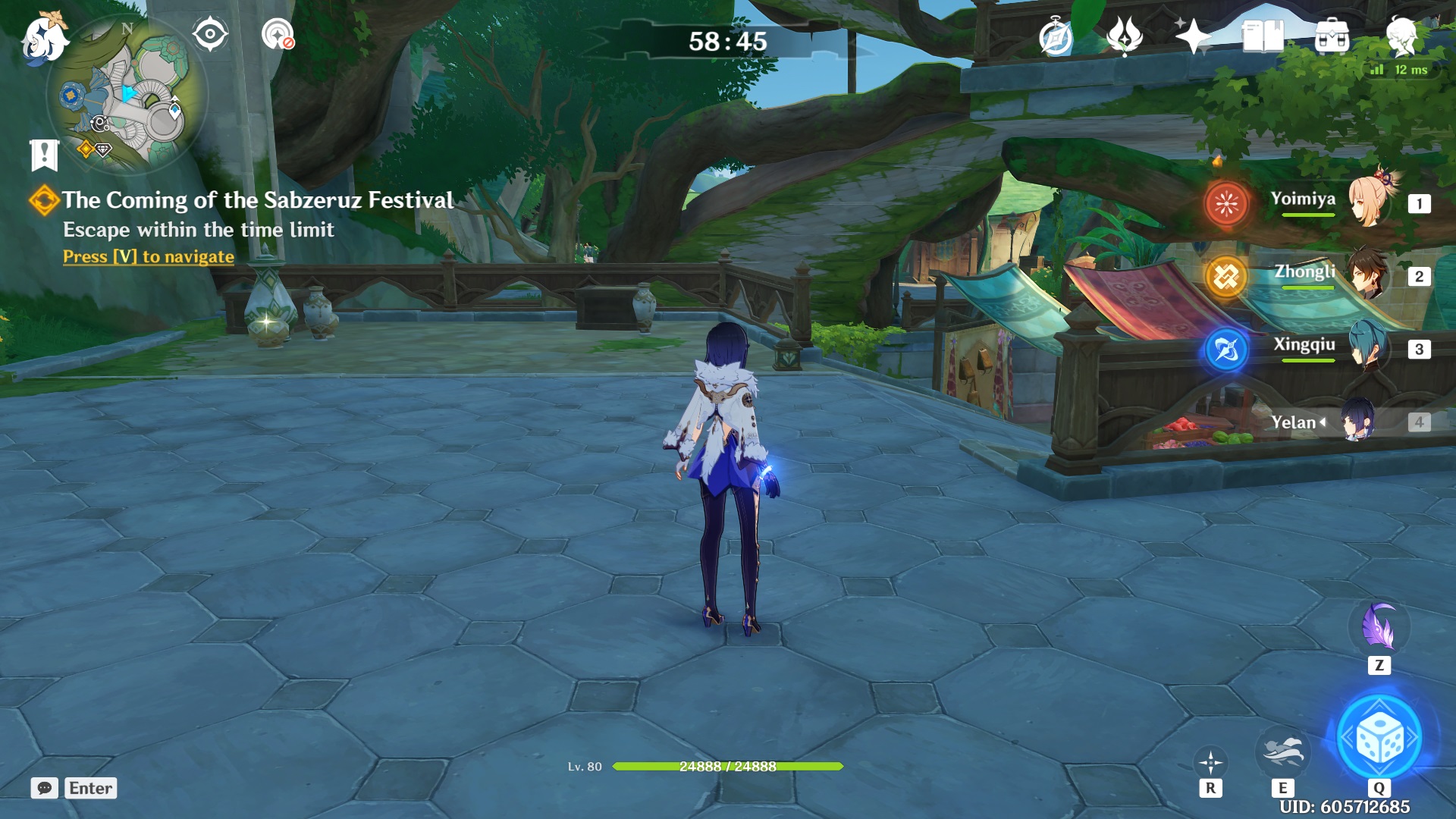Open the chat speech bubble

click(45, 788)
